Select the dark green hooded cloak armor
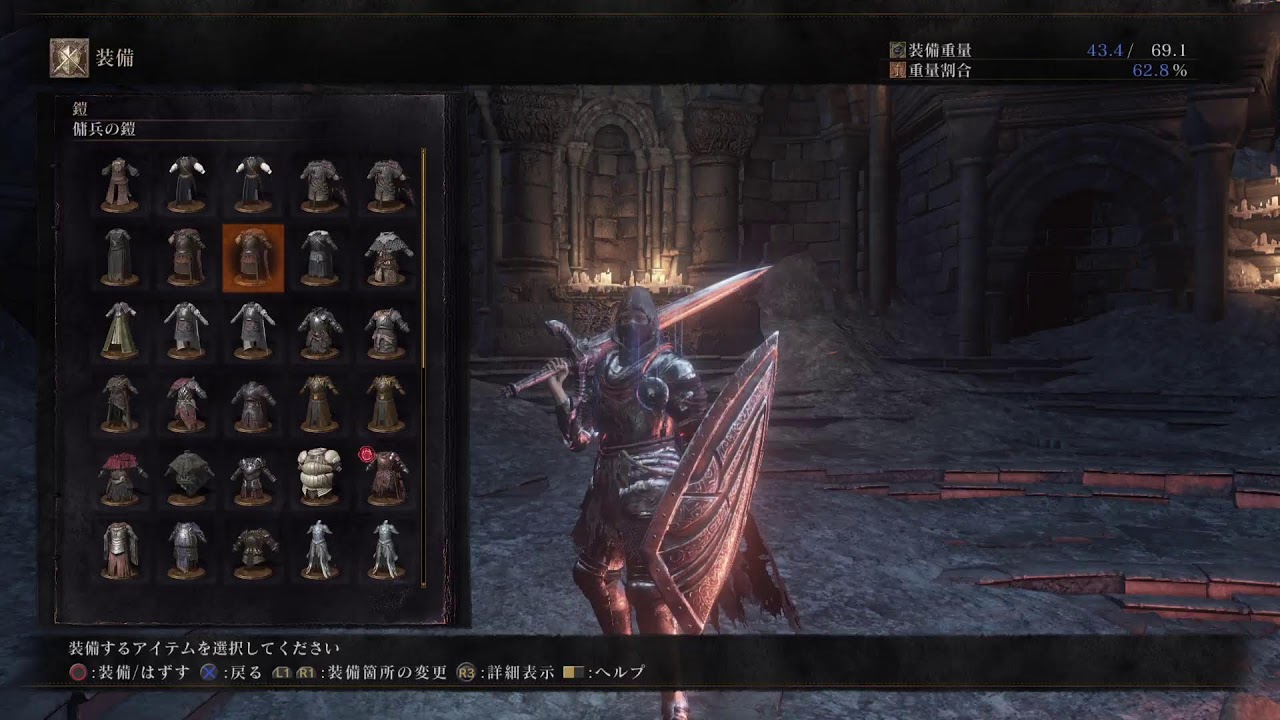Image resolution: width=1280 pixels, height=720 pixels. click(x=187, y=475)
